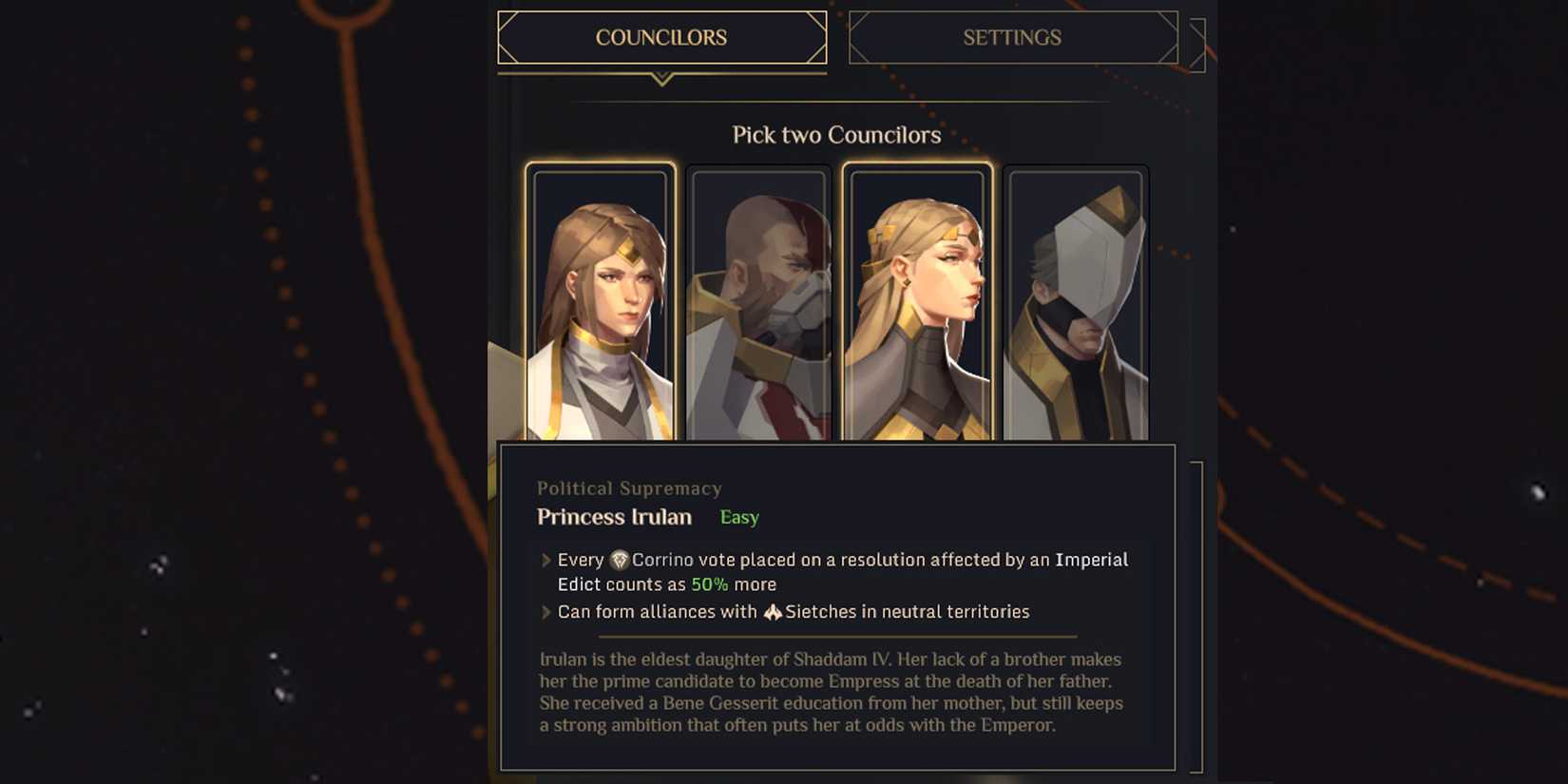Open the COUNCILORS tab
Image resolution: width=1568 pixels, height=784 pixels.
(x=661, y=38)
